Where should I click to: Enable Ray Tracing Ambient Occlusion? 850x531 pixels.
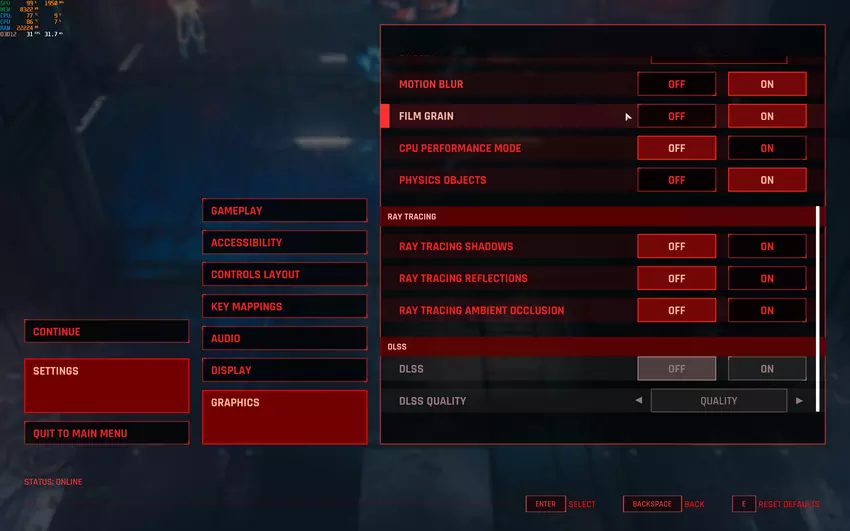click(x=767, y=310)
